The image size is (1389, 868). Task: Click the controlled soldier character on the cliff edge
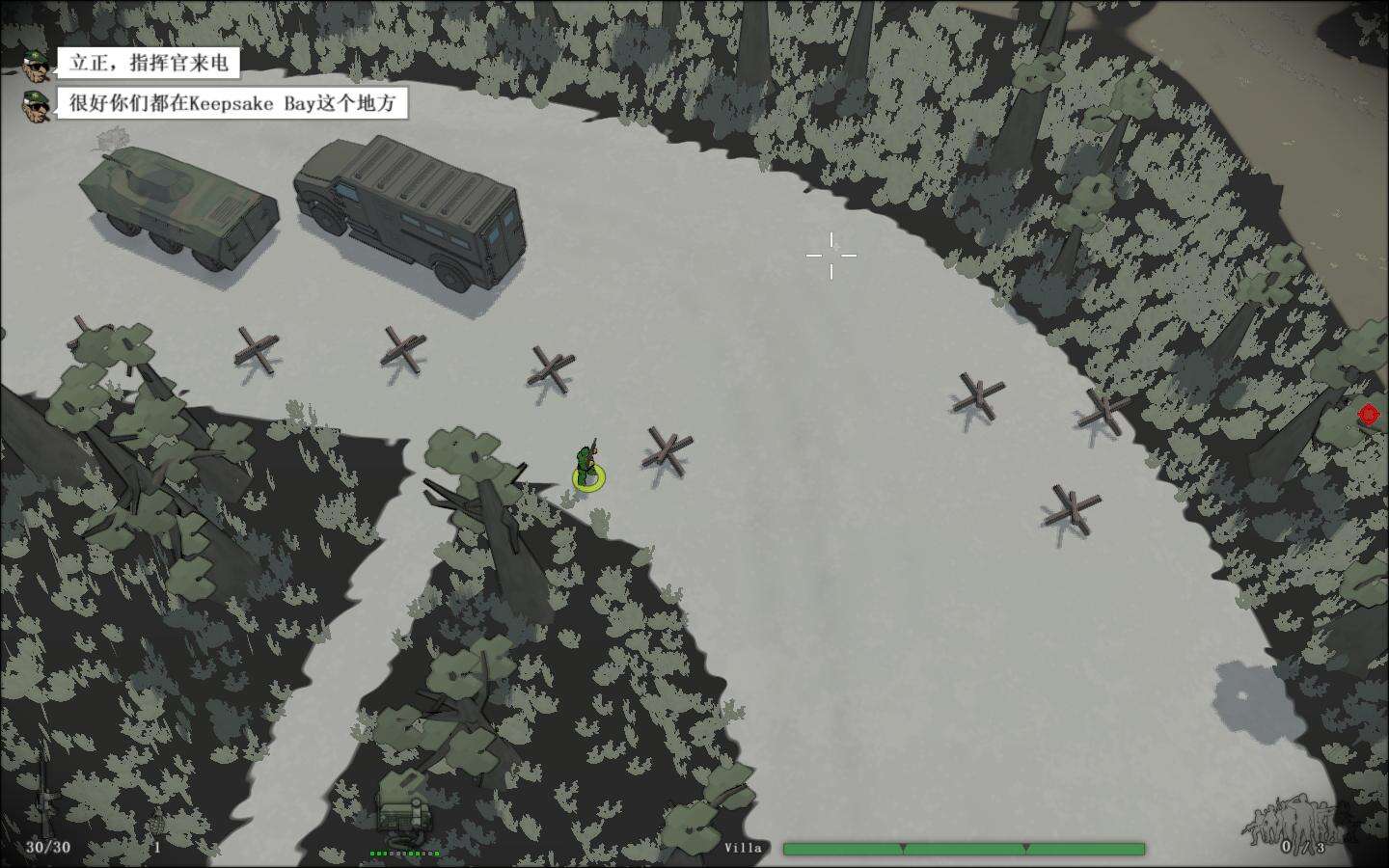(x=589, y=458)
